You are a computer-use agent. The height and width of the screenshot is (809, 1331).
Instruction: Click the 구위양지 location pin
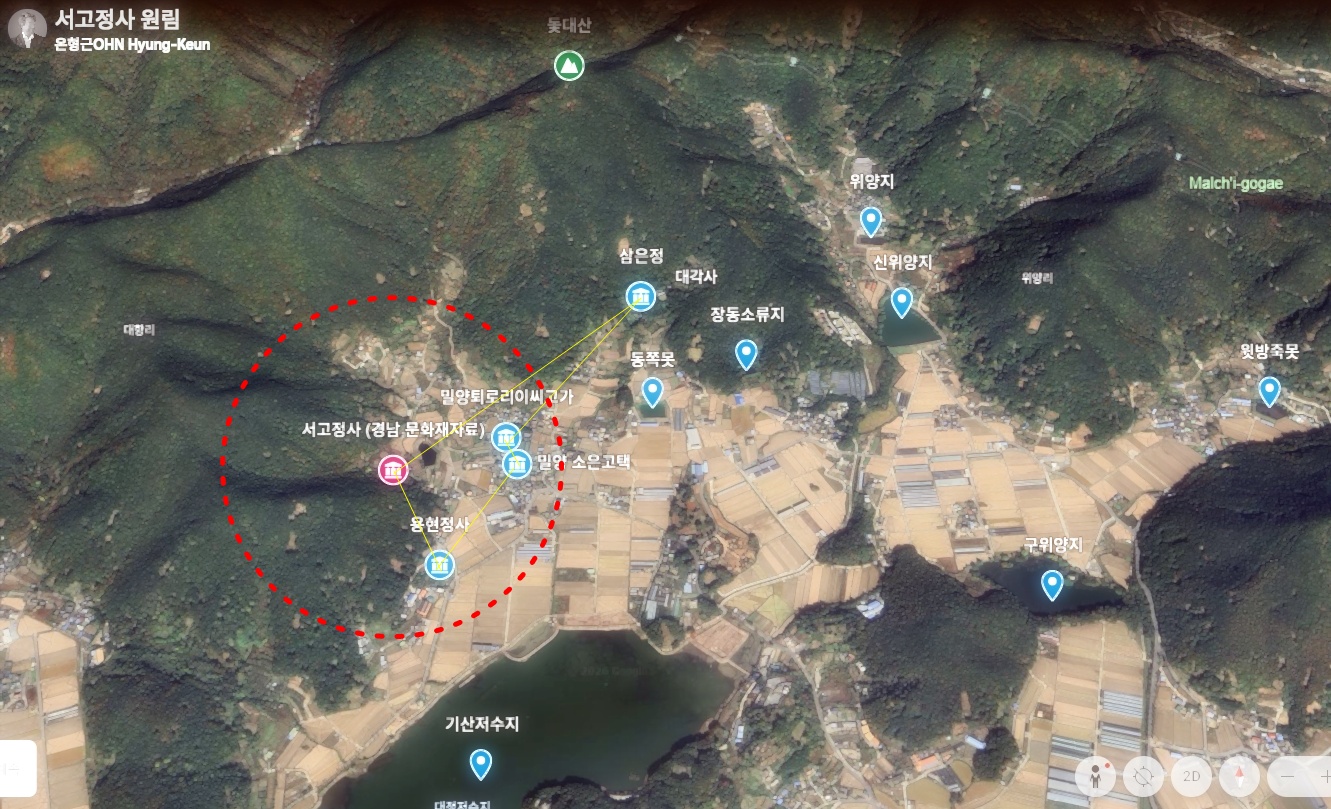coord(1051,583)
